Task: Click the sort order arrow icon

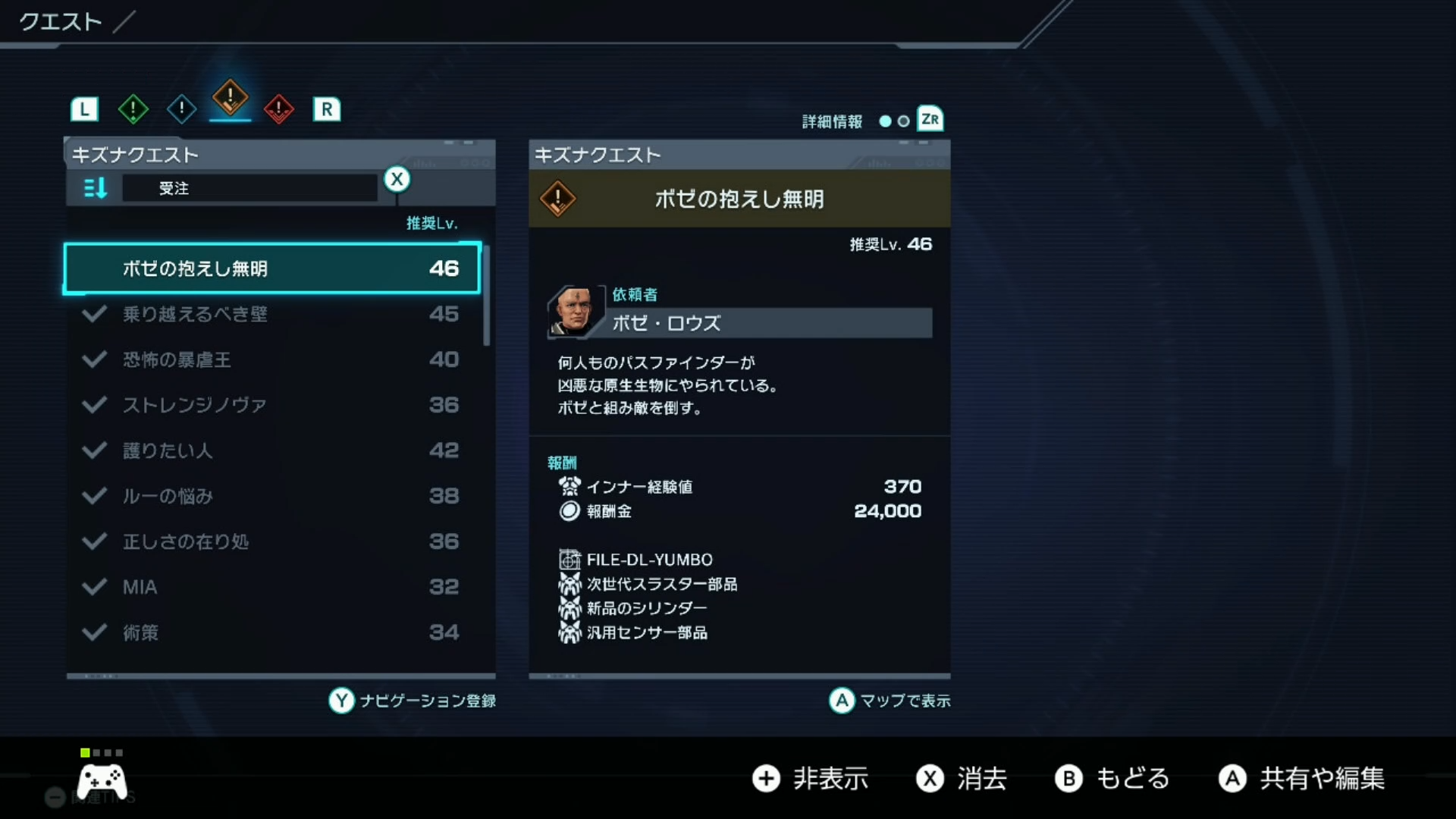Action: [95, 188]
